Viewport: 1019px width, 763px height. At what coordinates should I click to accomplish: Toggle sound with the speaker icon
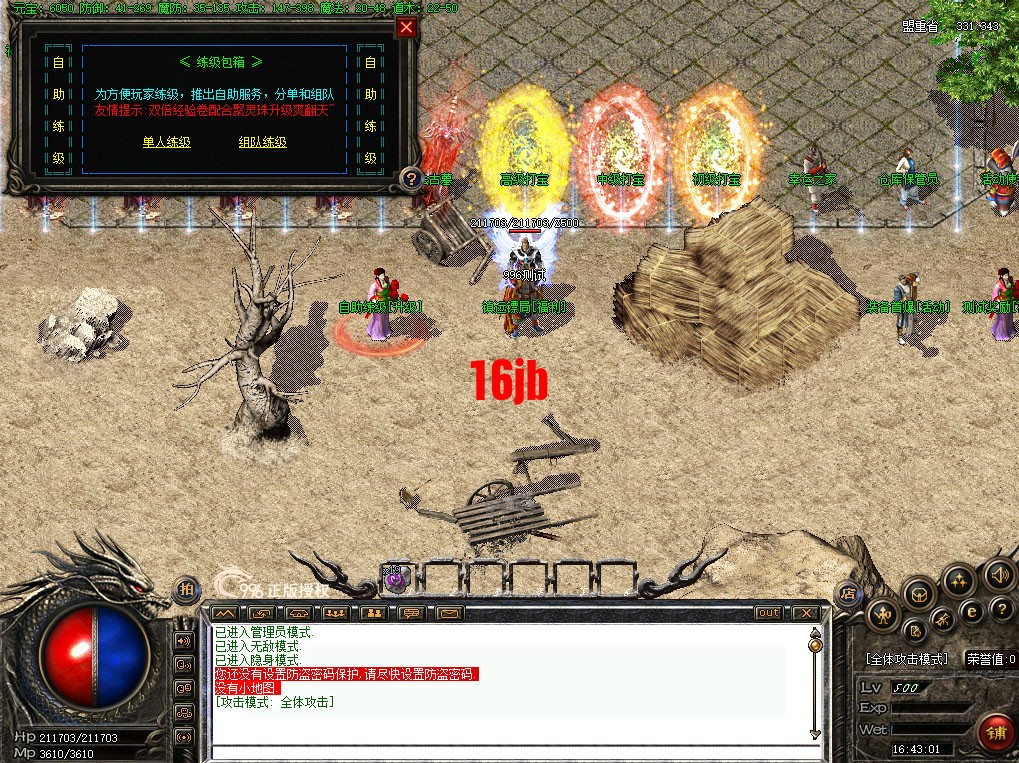(997, 574)
